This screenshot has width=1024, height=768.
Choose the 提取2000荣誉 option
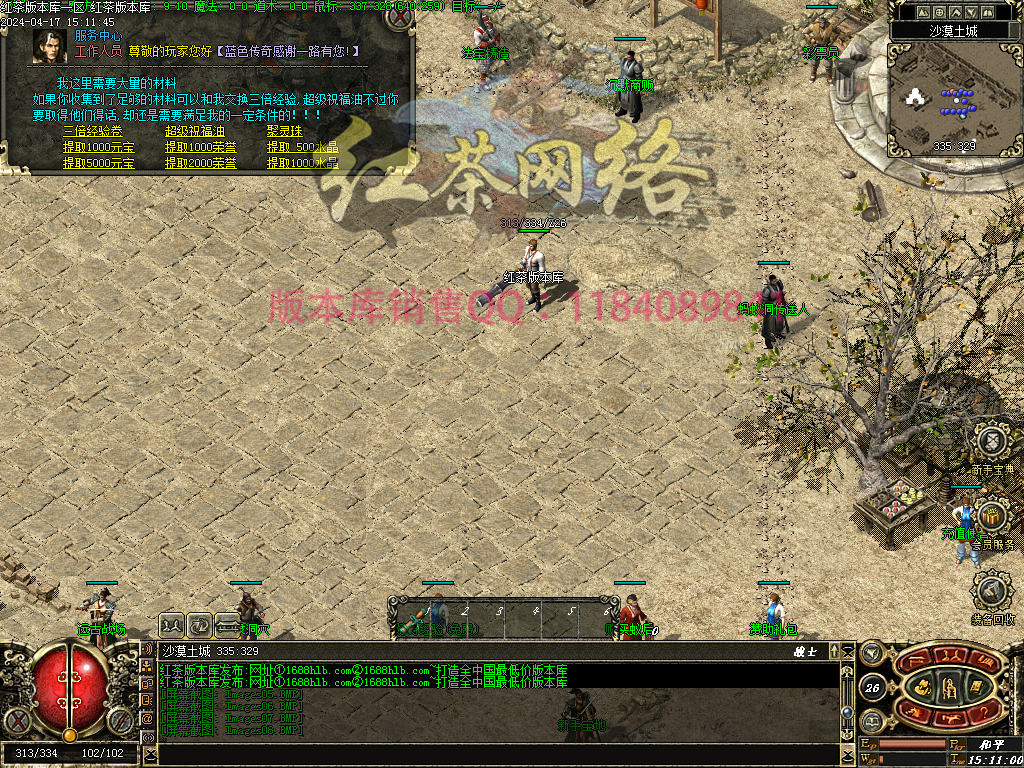click(201, 163)
